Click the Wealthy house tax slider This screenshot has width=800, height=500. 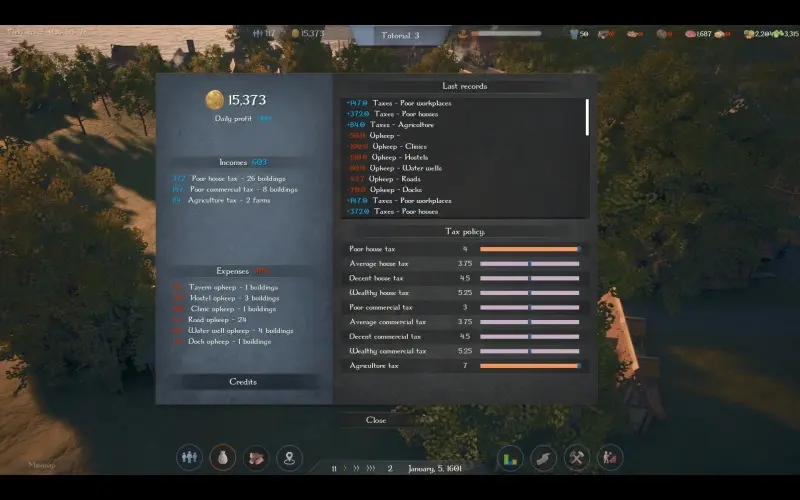(529, 293)
